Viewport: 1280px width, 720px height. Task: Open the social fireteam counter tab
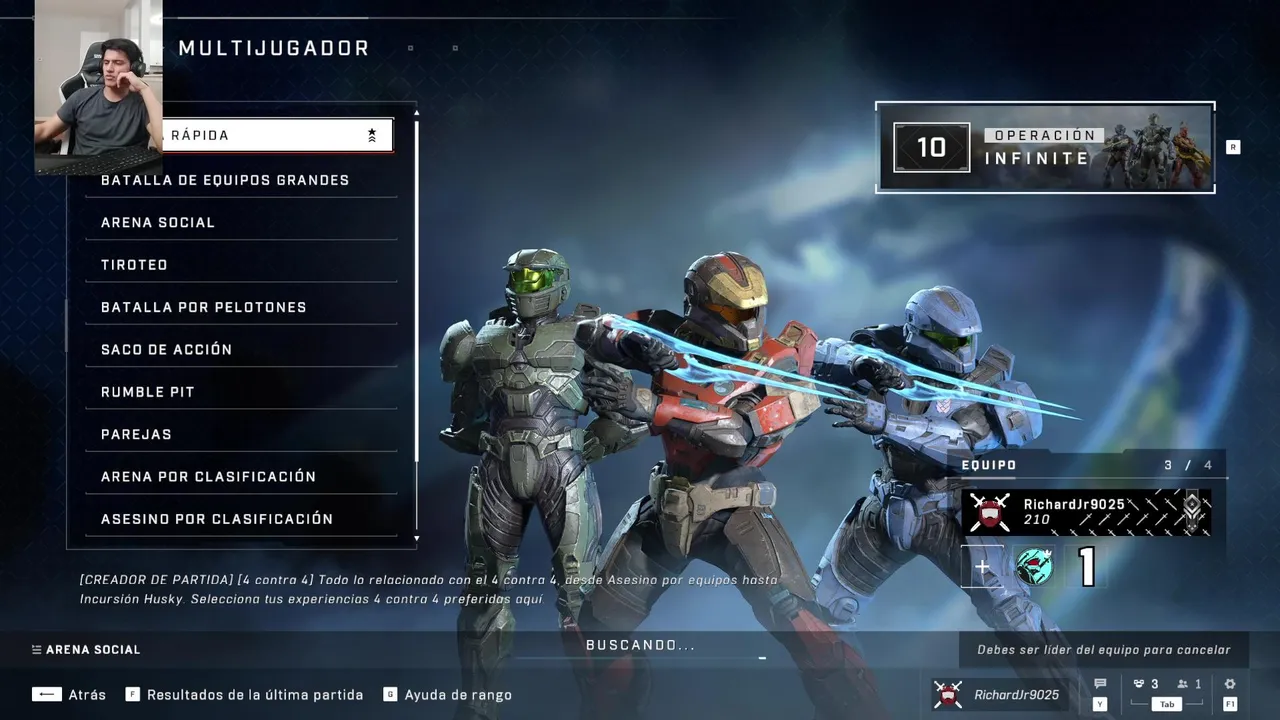(x=1166, y=685)
